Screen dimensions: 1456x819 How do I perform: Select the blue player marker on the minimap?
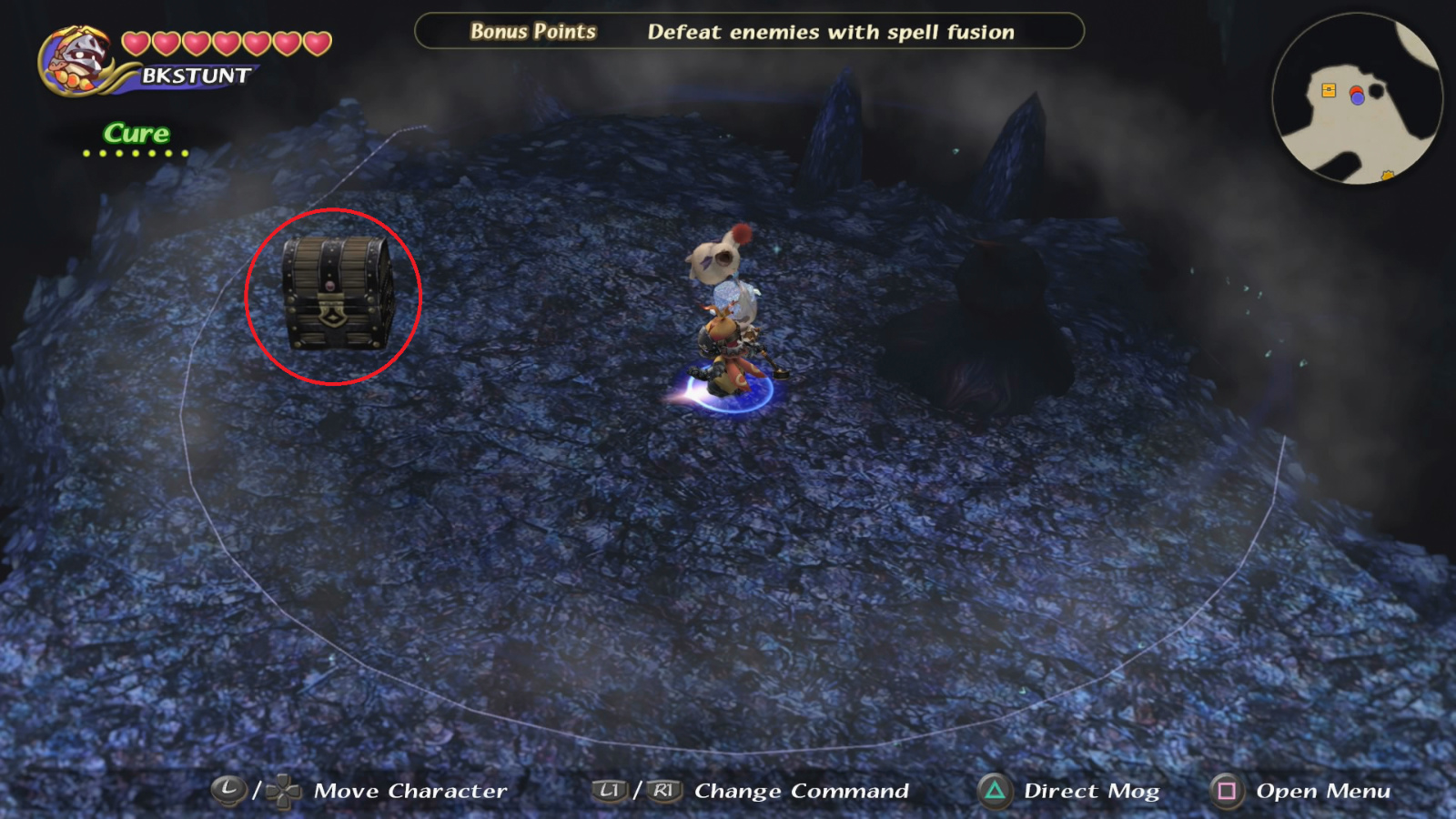1358,97
